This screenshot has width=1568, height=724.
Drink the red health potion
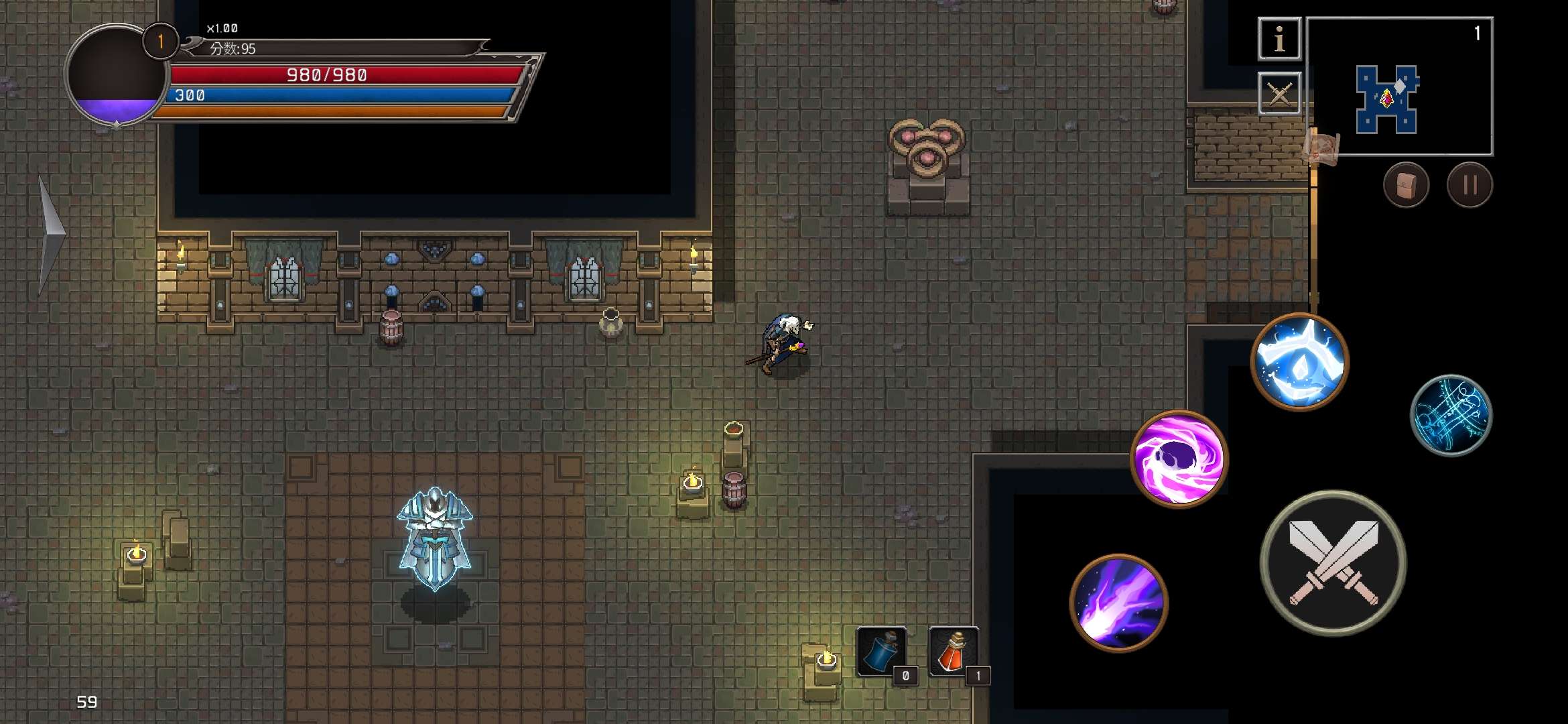[954, 652]
